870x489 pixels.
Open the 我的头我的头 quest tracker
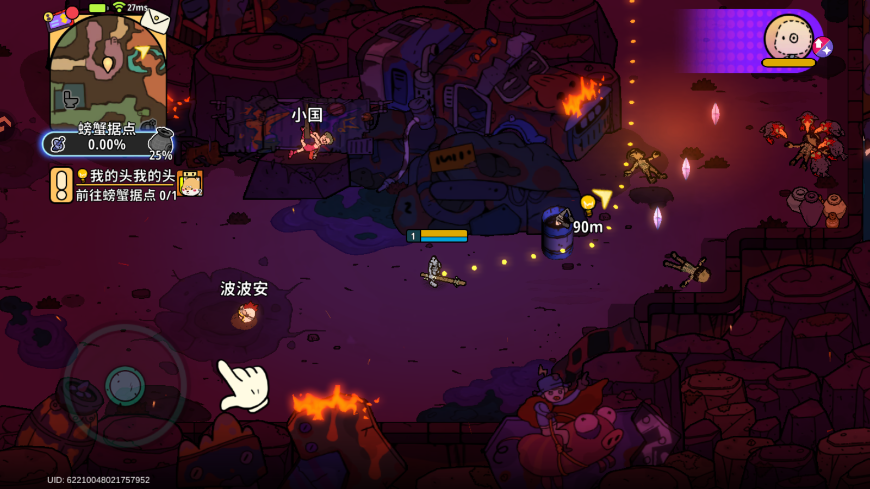tap(125, 185)
